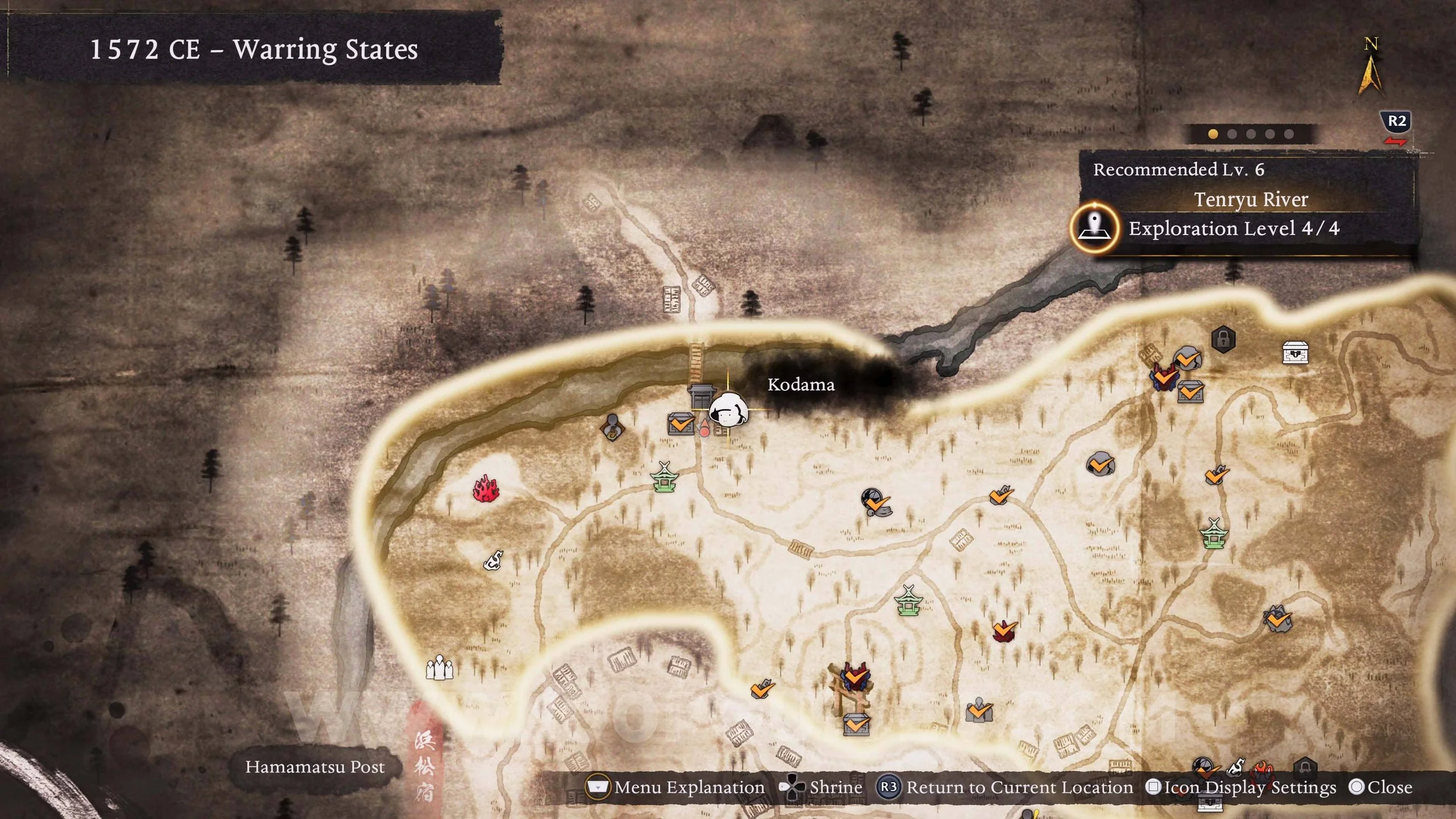This screenshot has width=1456, height=819.
Task: Choose the three white figures marker
Action: 439,668
